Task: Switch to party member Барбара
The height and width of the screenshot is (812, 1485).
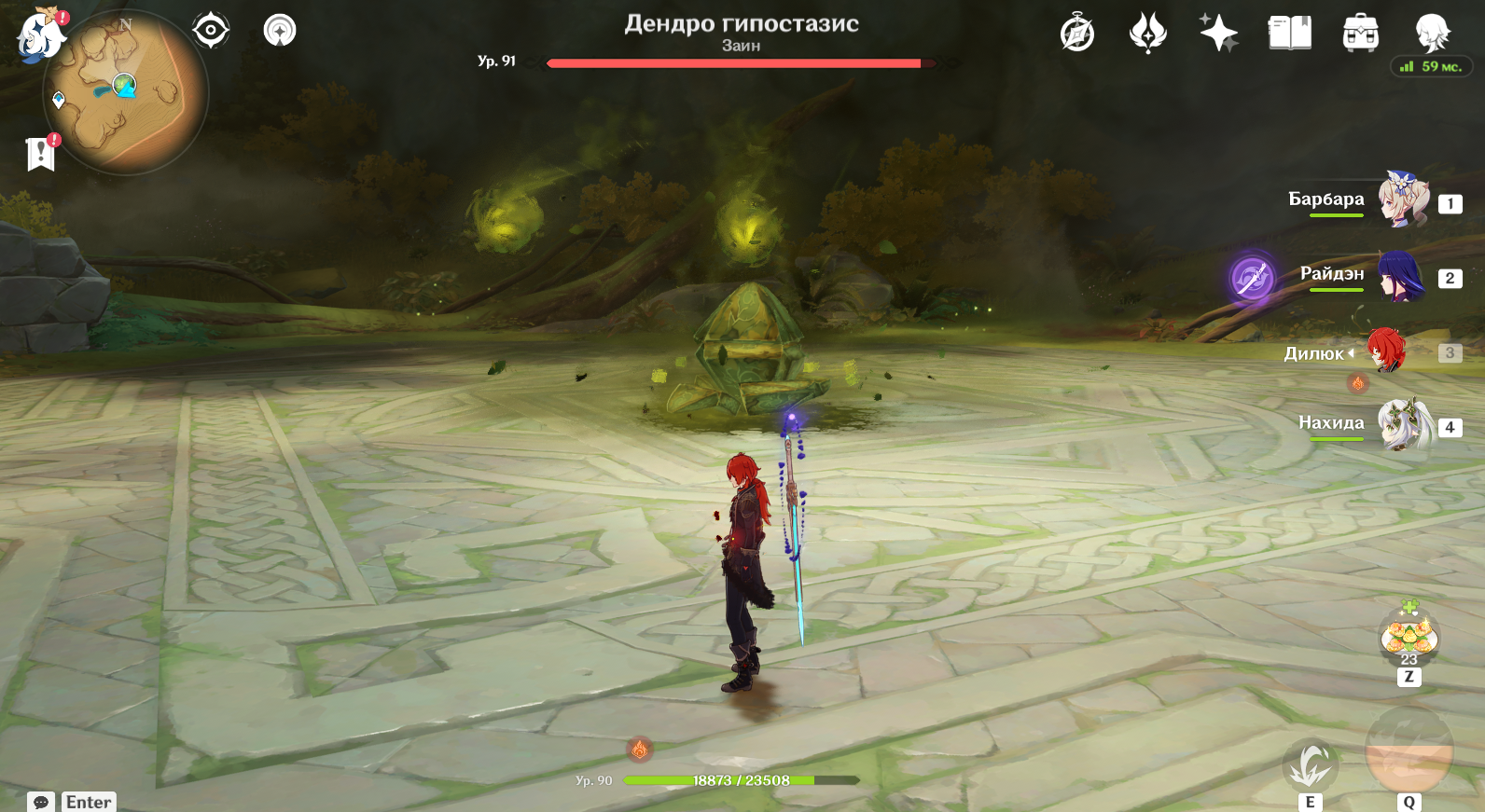Action: click(x=1402, y=200)
